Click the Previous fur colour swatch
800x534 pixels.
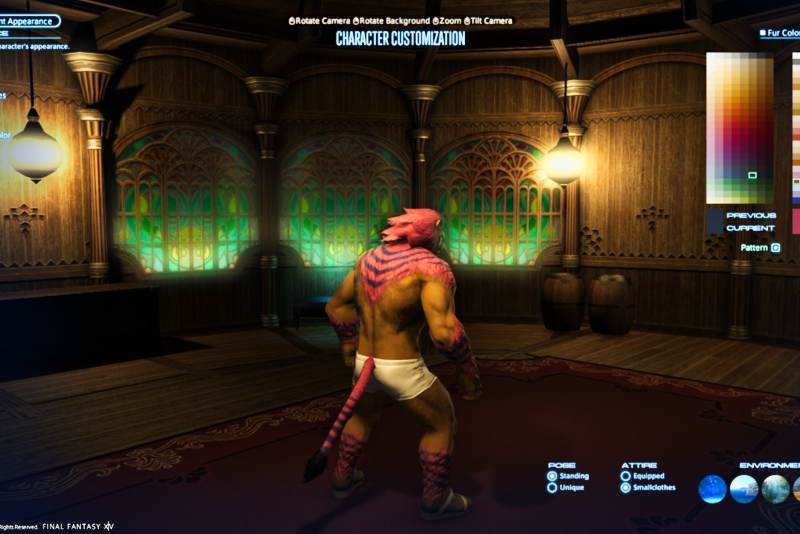coord(716,215)
